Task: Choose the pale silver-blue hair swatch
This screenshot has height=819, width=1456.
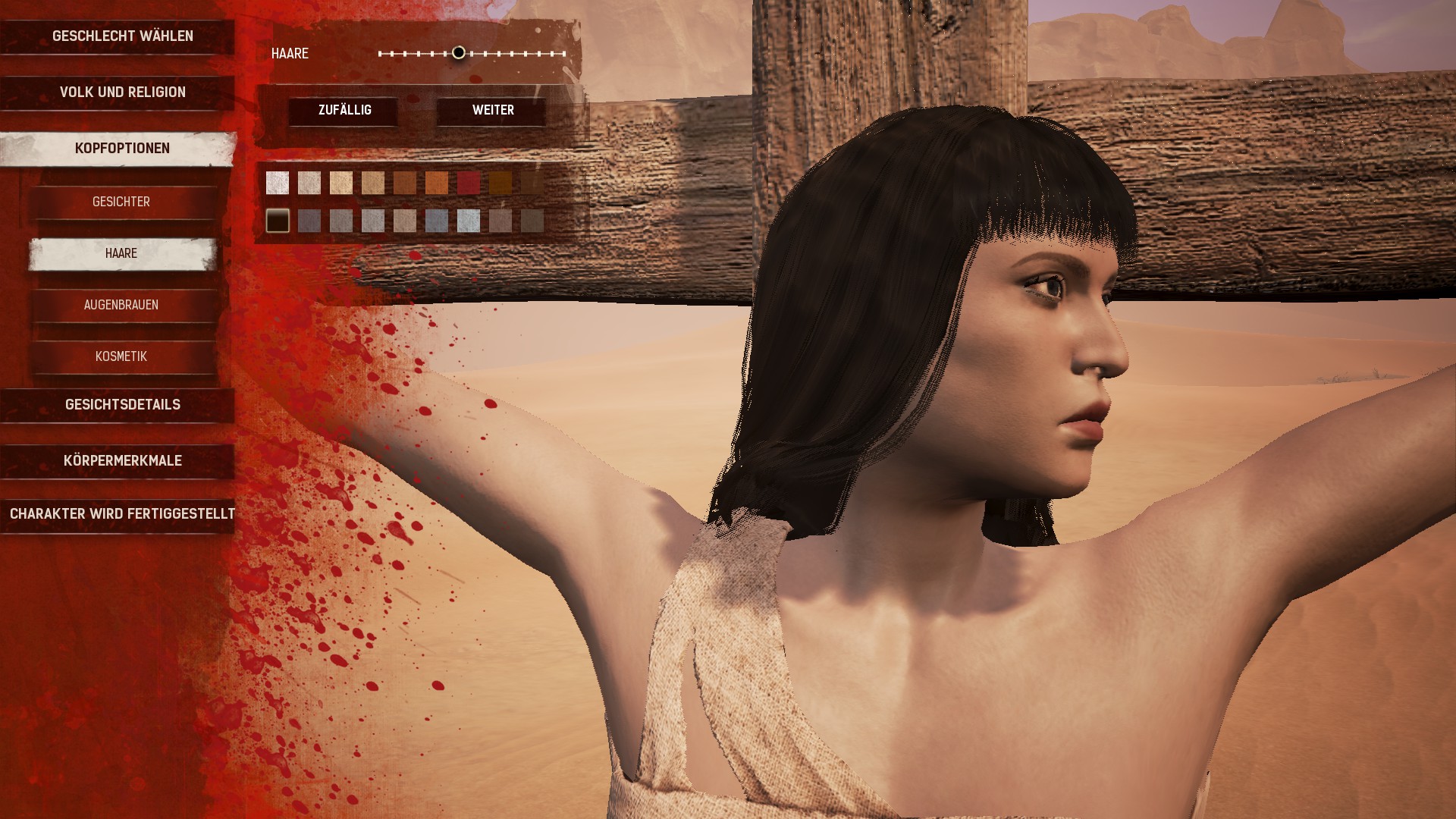Action: pyautogui.click(x=469, y=221)
